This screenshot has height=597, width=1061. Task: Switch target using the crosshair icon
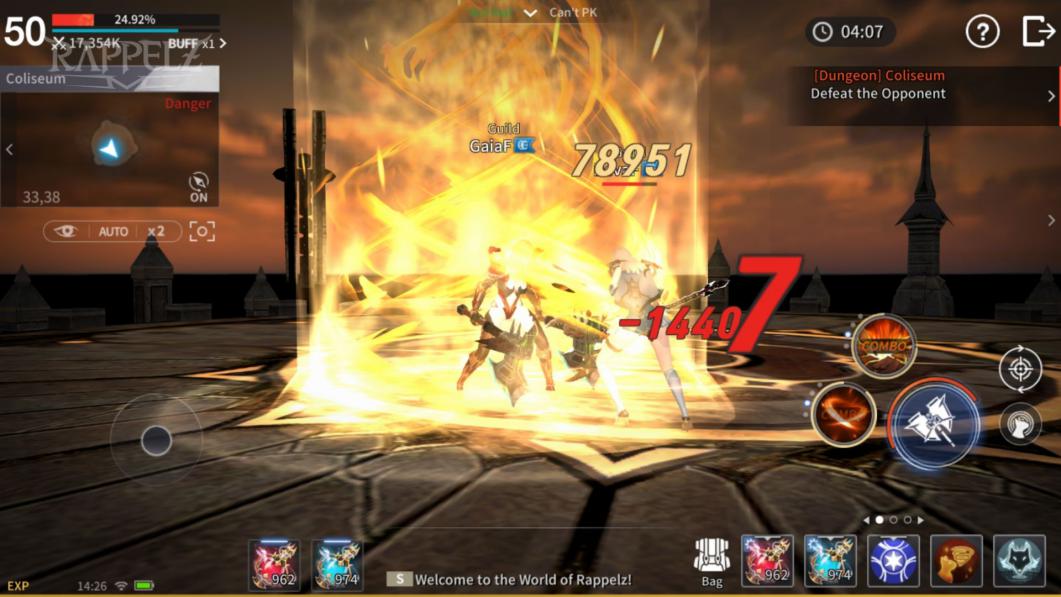(x=1020, y=370)
